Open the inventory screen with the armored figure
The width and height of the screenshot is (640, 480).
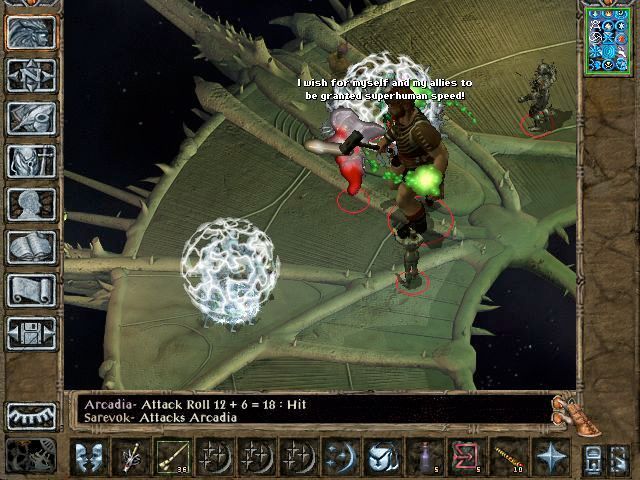tap(31, 161)
